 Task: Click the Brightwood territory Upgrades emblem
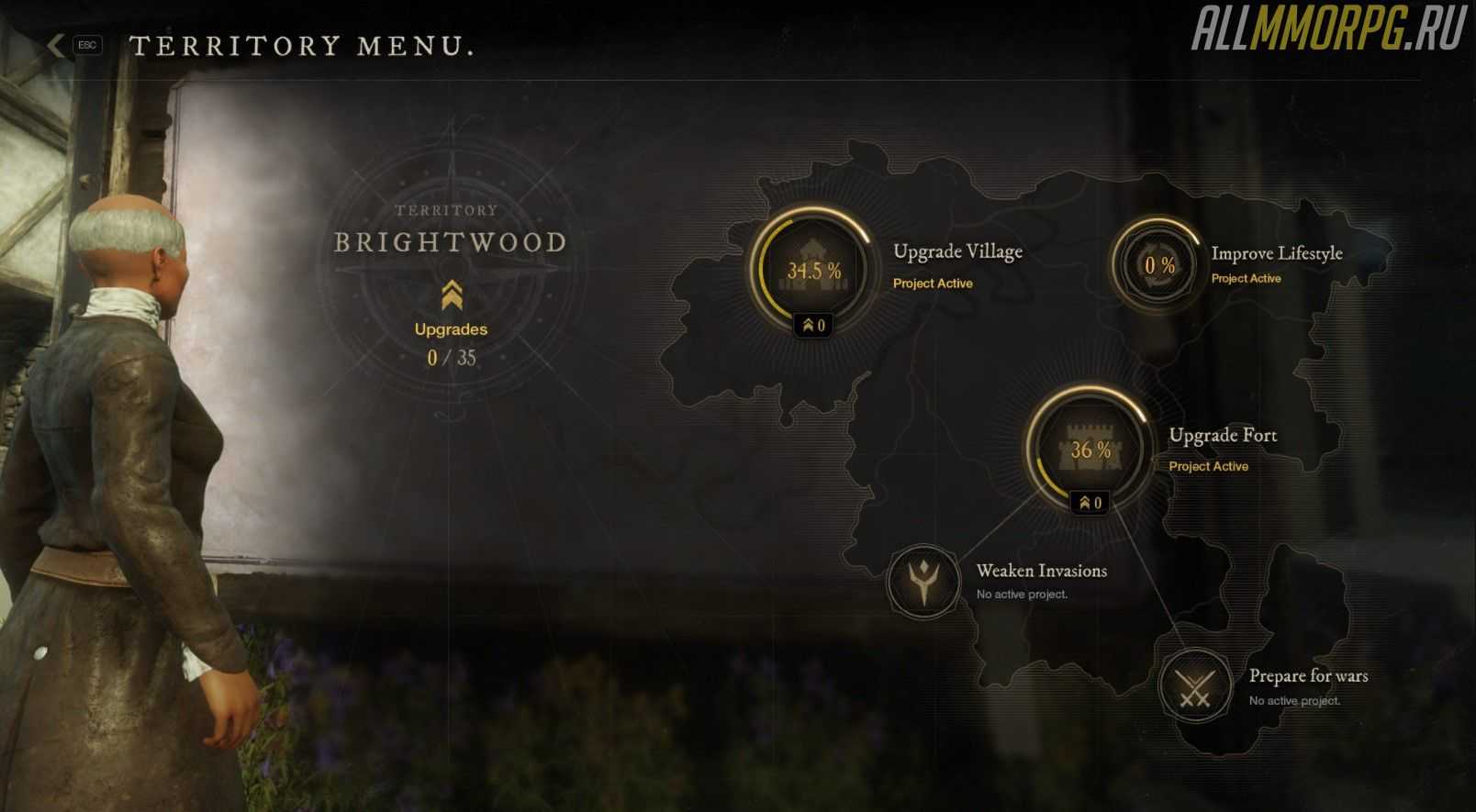click(x=451, y=295)
